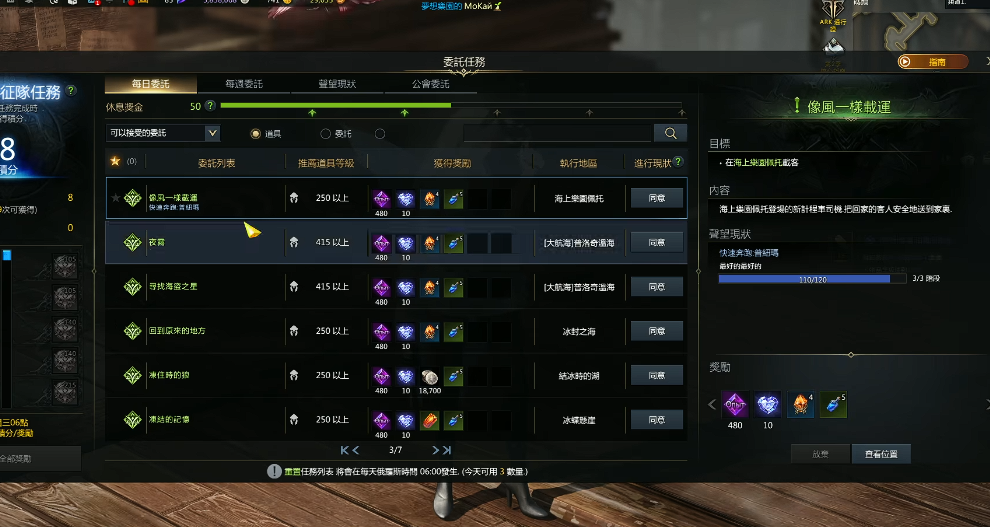
Task: Accept the 凍住時的狼 quest via 同意
Action: pyautogui.click(x=657, y=375)
